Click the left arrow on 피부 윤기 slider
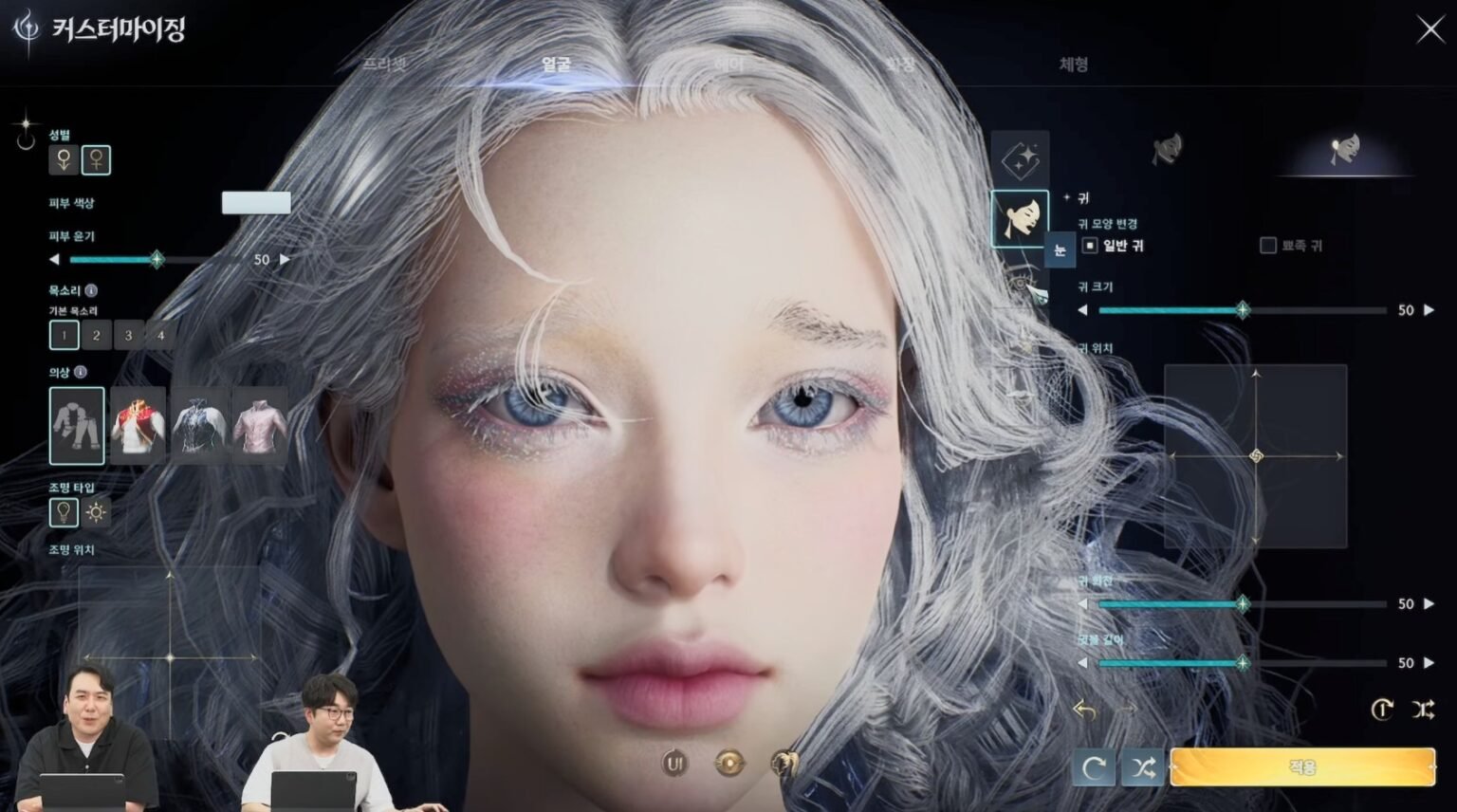 (x=52, y=258)
